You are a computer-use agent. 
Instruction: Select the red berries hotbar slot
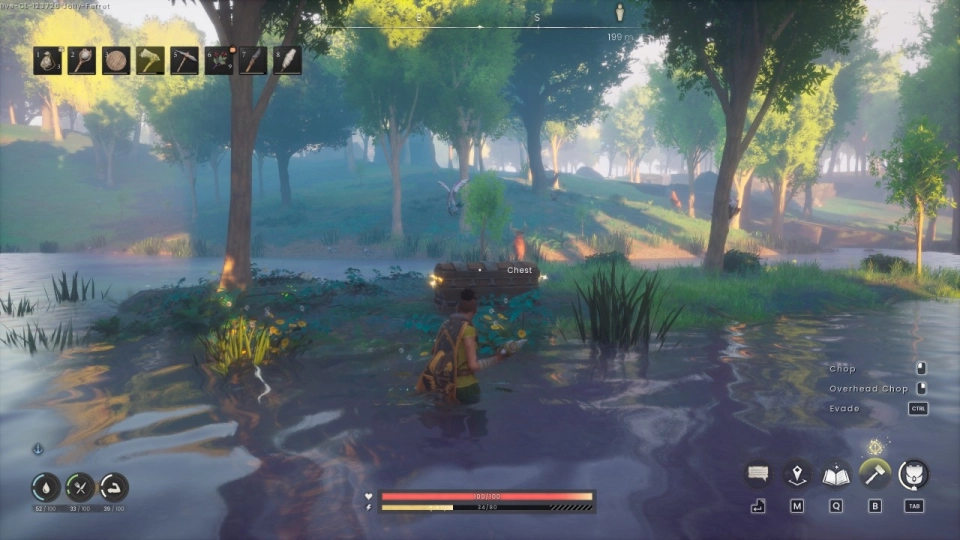click(x=219, y=60)
